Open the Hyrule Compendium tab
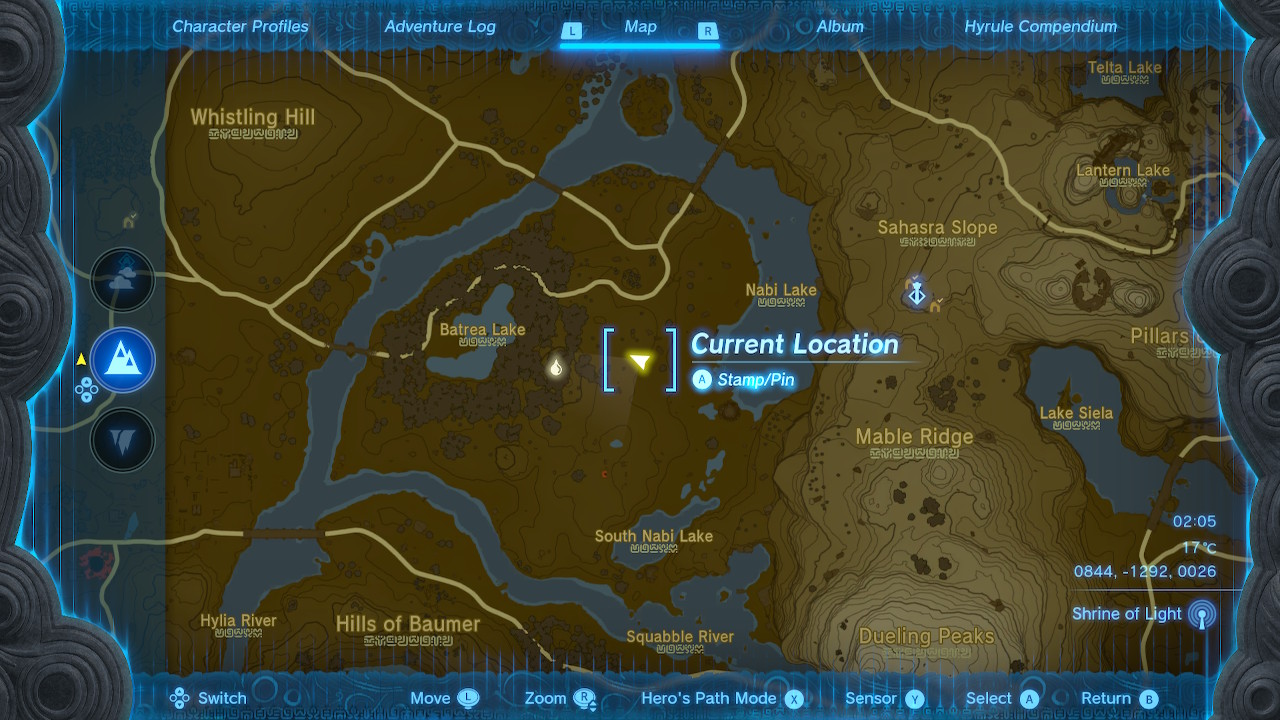 pyautogui.click(x=1041, y=26)
